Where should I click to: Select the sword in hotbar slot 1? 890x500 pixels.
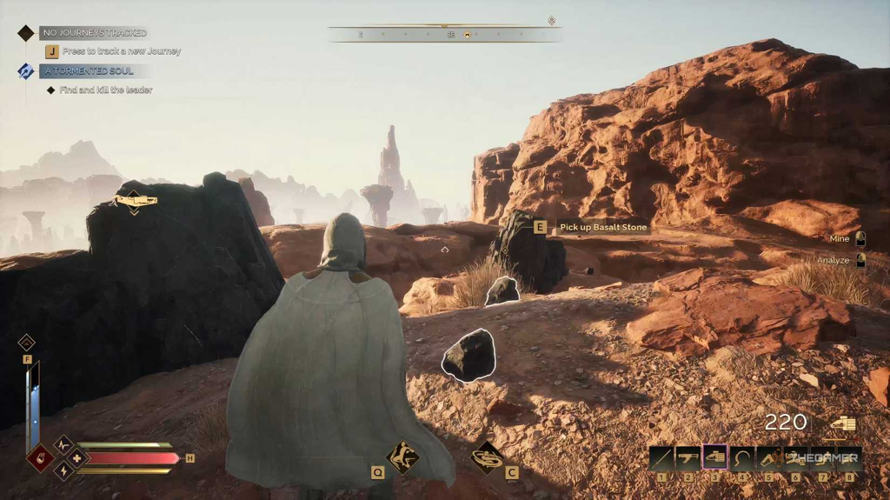[661, 457]
